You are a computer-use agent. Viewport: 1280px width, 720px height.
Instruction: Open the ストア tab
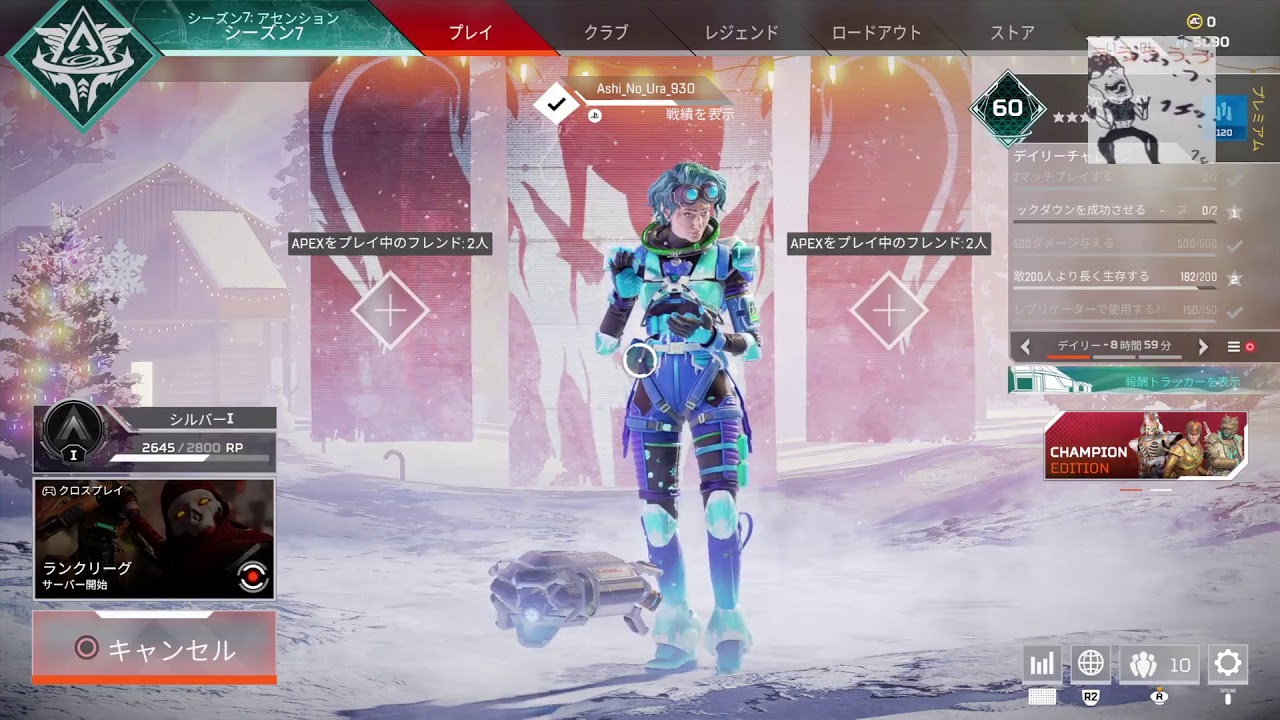[1012, 32]
